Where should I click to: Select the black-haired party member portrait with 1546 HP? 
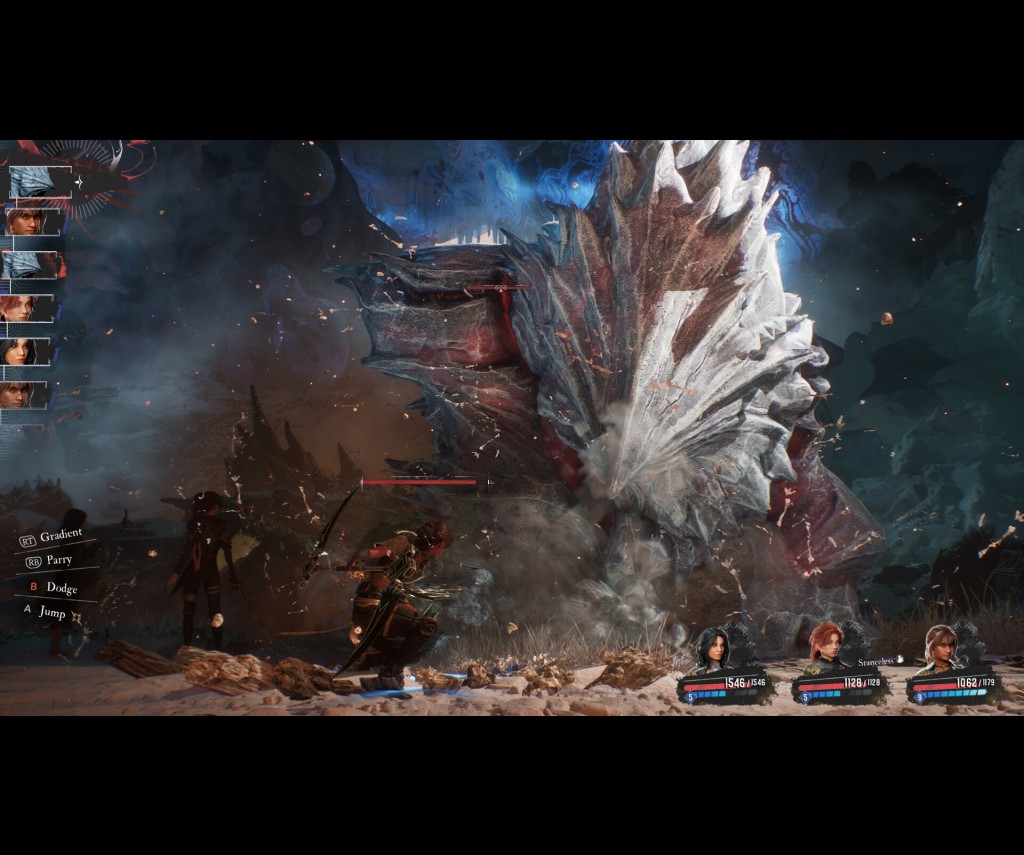(x=713, y=650)
